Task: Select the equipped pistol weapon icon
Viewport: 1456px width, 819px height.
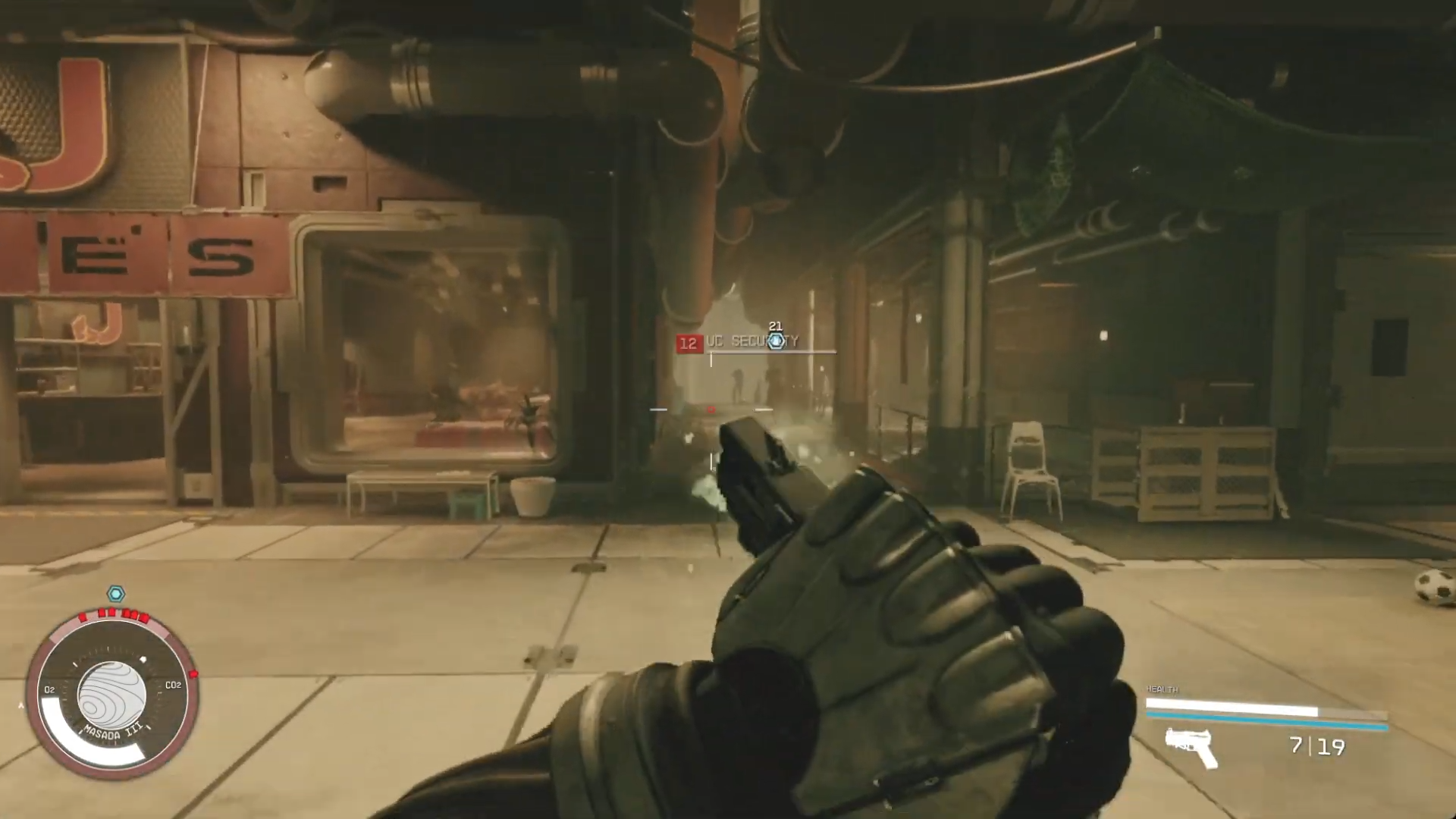Action: pos(1191,747)
